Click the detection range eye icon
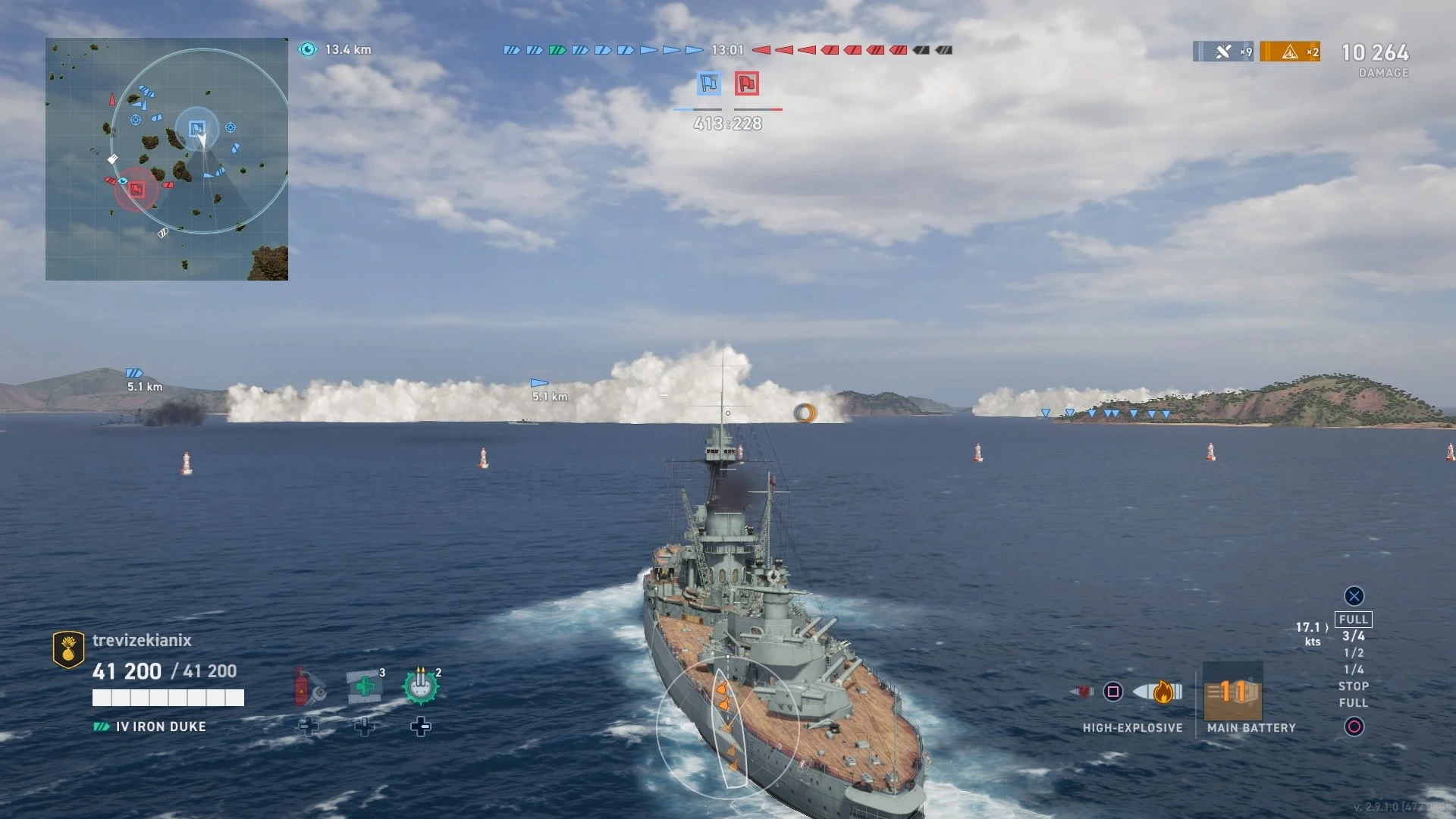This screenshot has width=1456, height=819. click(x=307, y=49)
